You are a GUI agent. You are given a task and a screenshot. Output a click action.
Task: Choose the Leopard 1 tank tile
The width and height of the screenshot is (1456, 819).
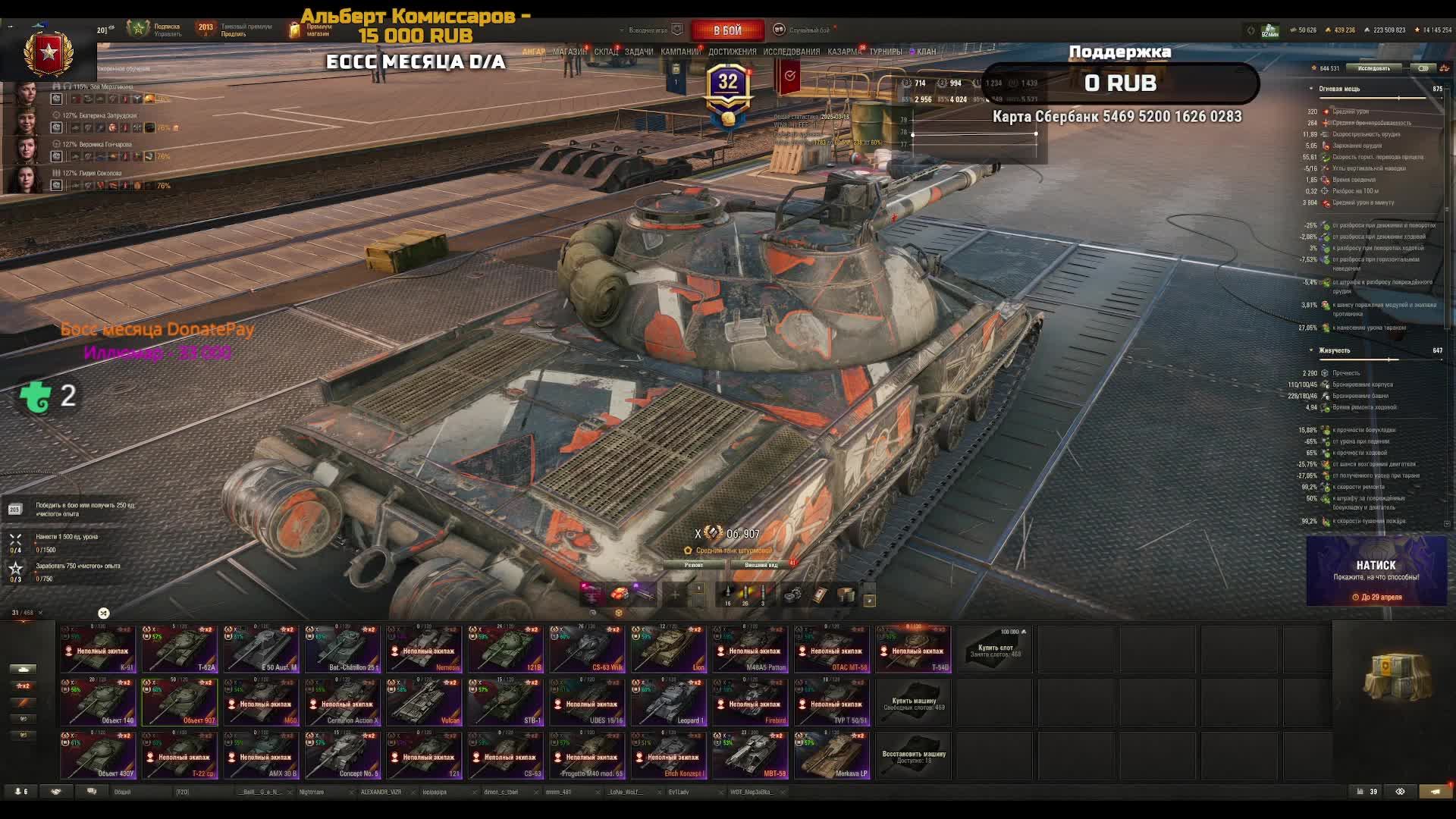669,702
